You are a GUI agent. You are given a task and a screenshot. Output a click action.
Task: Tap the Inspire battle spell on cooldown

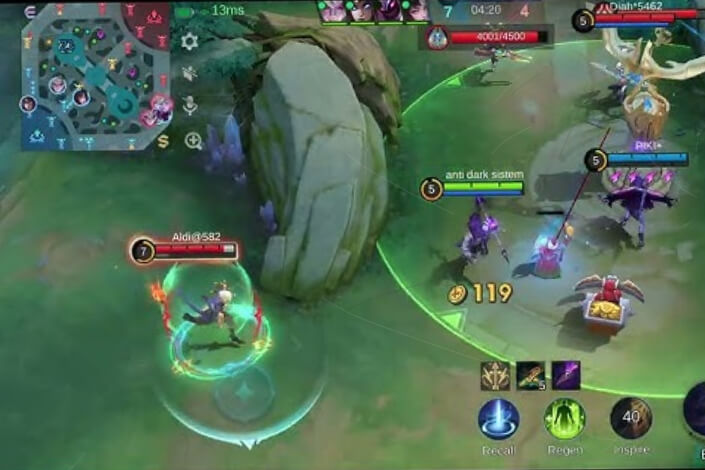pos(631,419)
